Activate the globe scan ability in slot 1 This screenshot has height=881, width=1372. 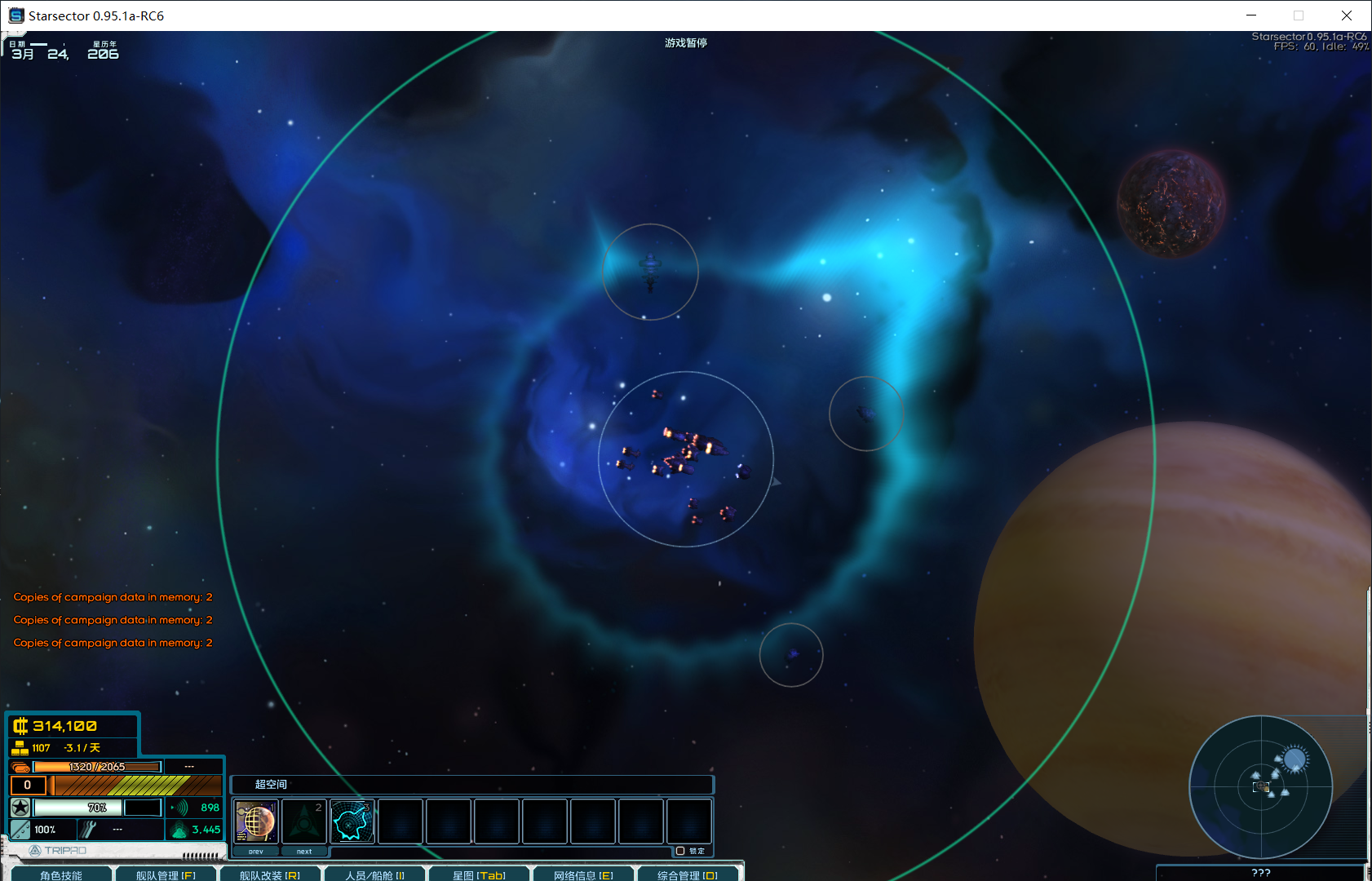[256, 821]
